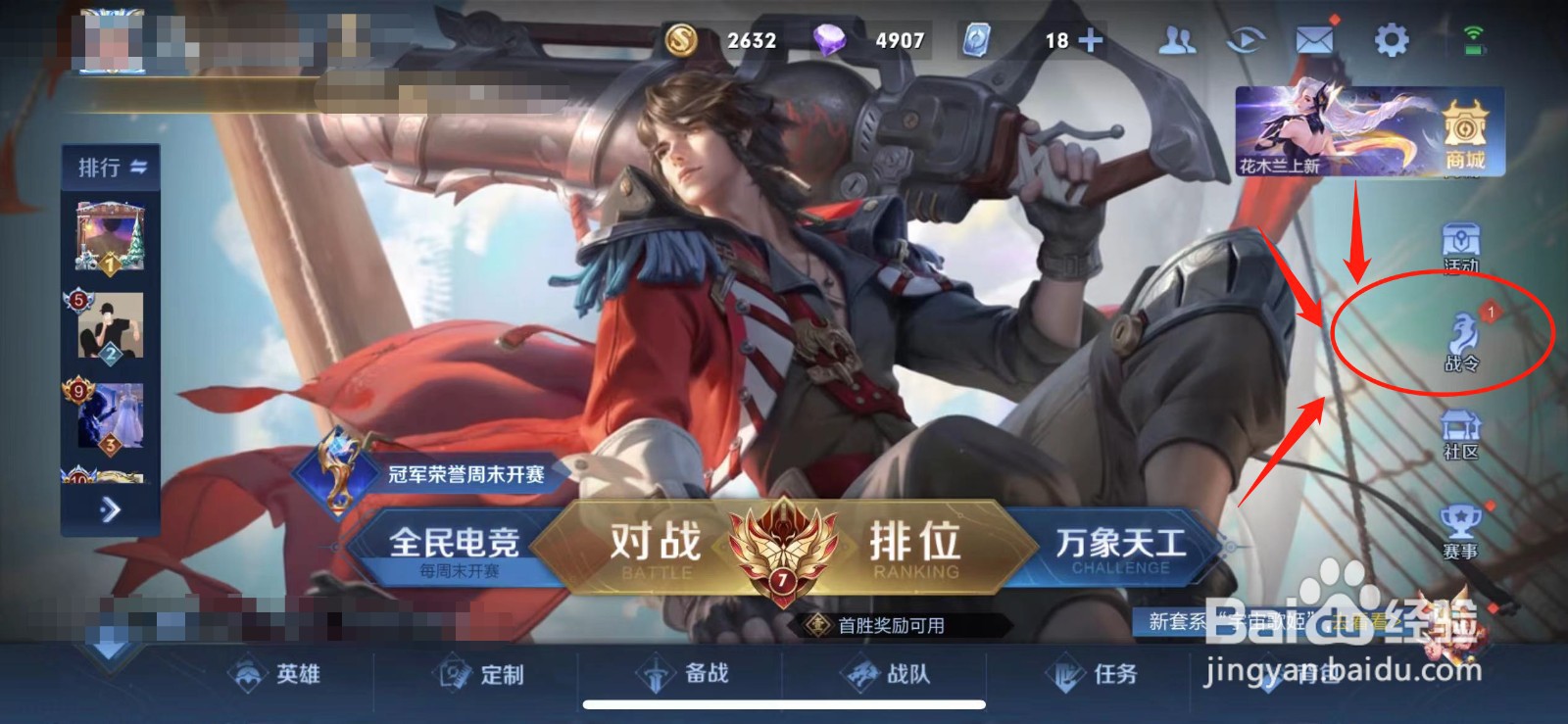Open the spectate eye icon
Viewport: 1568px width, 724px height.
1245,39
